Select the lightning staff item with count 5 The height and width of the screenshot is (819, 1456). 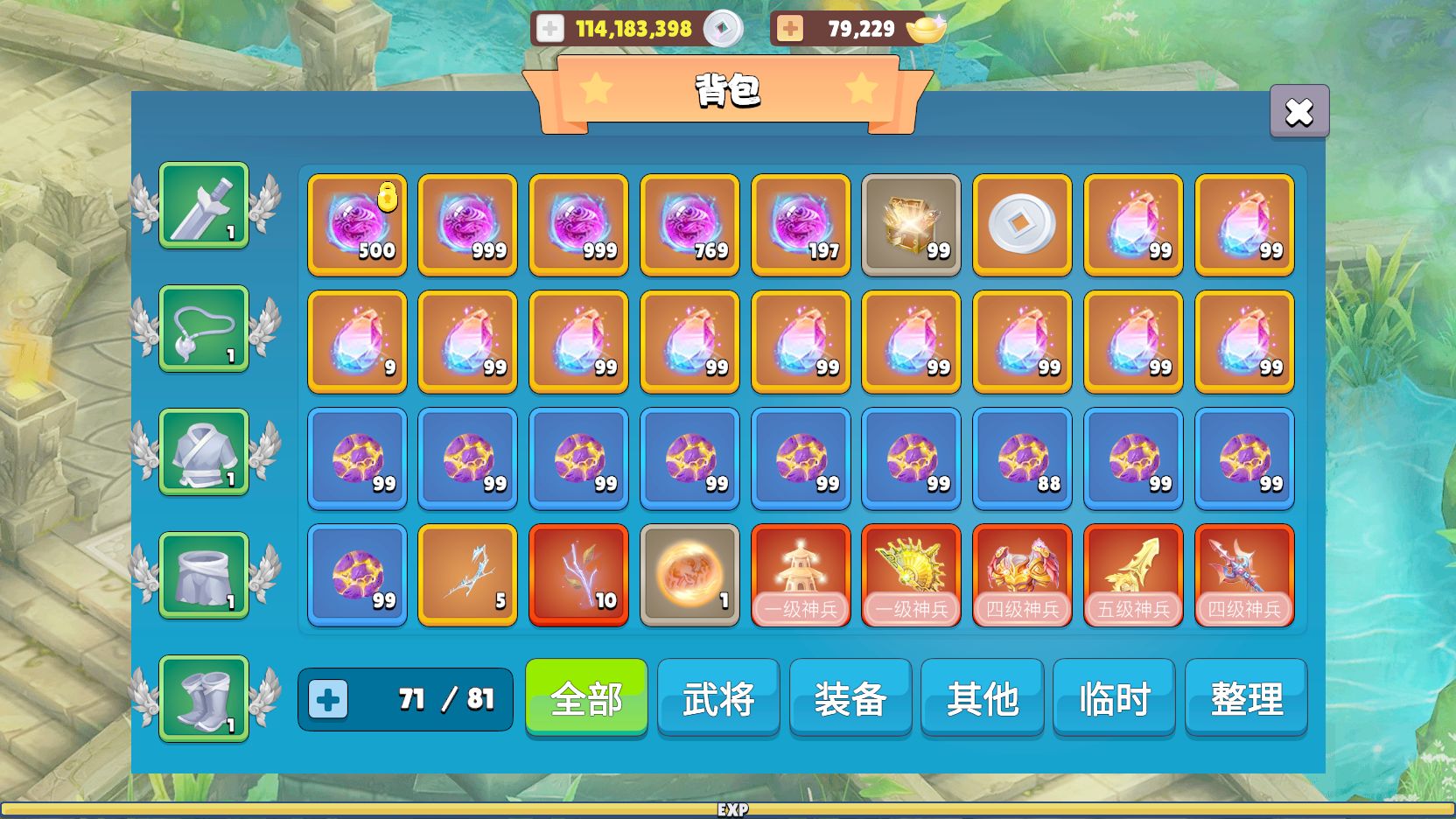467,574
